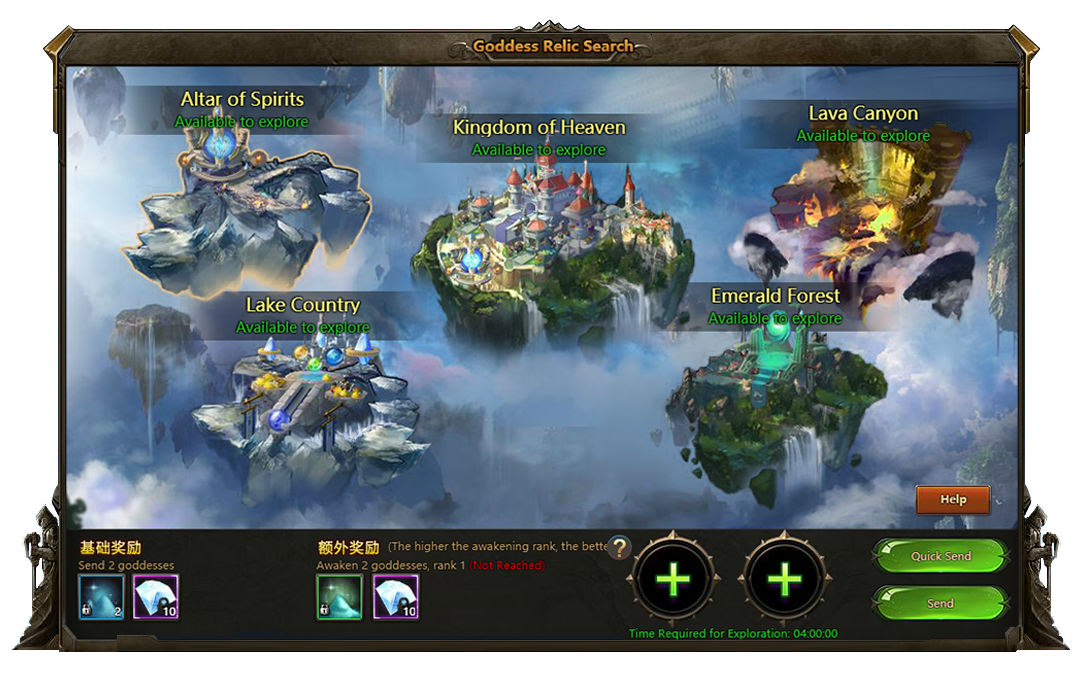
Task: Inspect the blue reward item under 基础奖励
Action: click(x=102, y=597)
